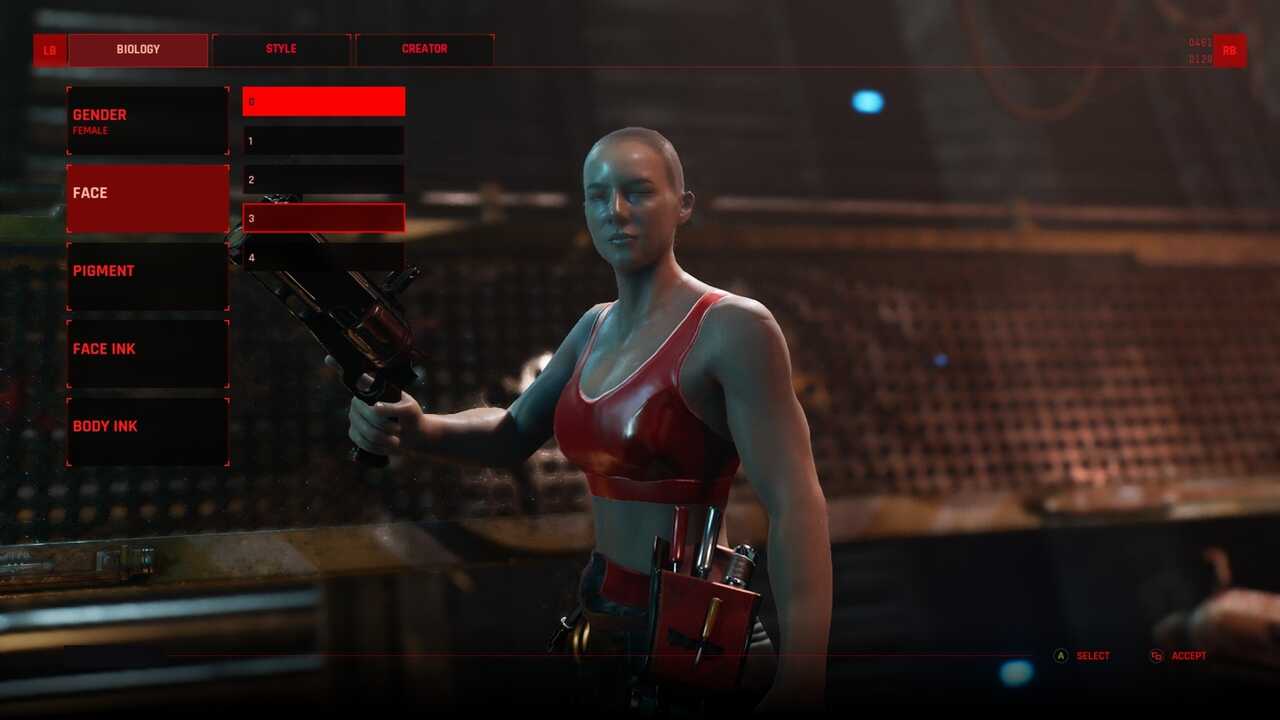Pick face option 4
The image size is (1280, 720).
pos(324,257)
